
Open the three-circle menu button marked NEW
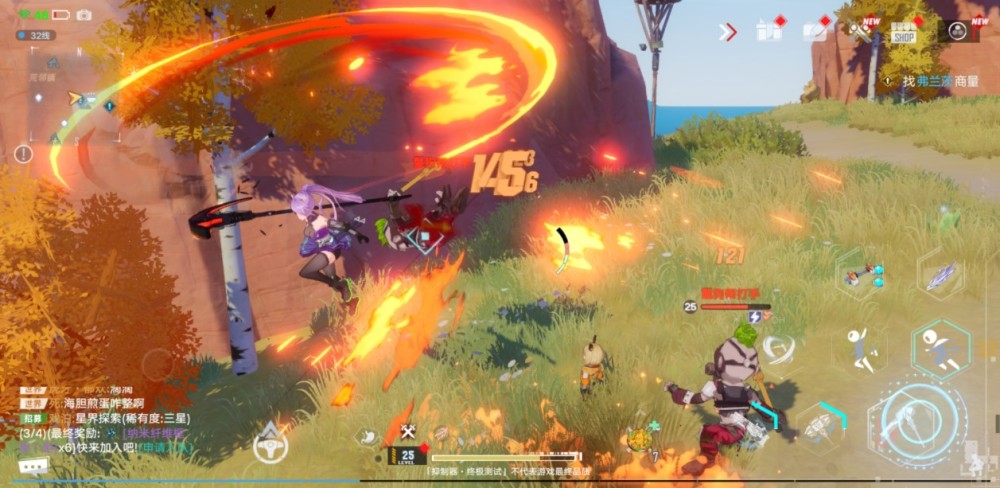(x=958, y=31)
